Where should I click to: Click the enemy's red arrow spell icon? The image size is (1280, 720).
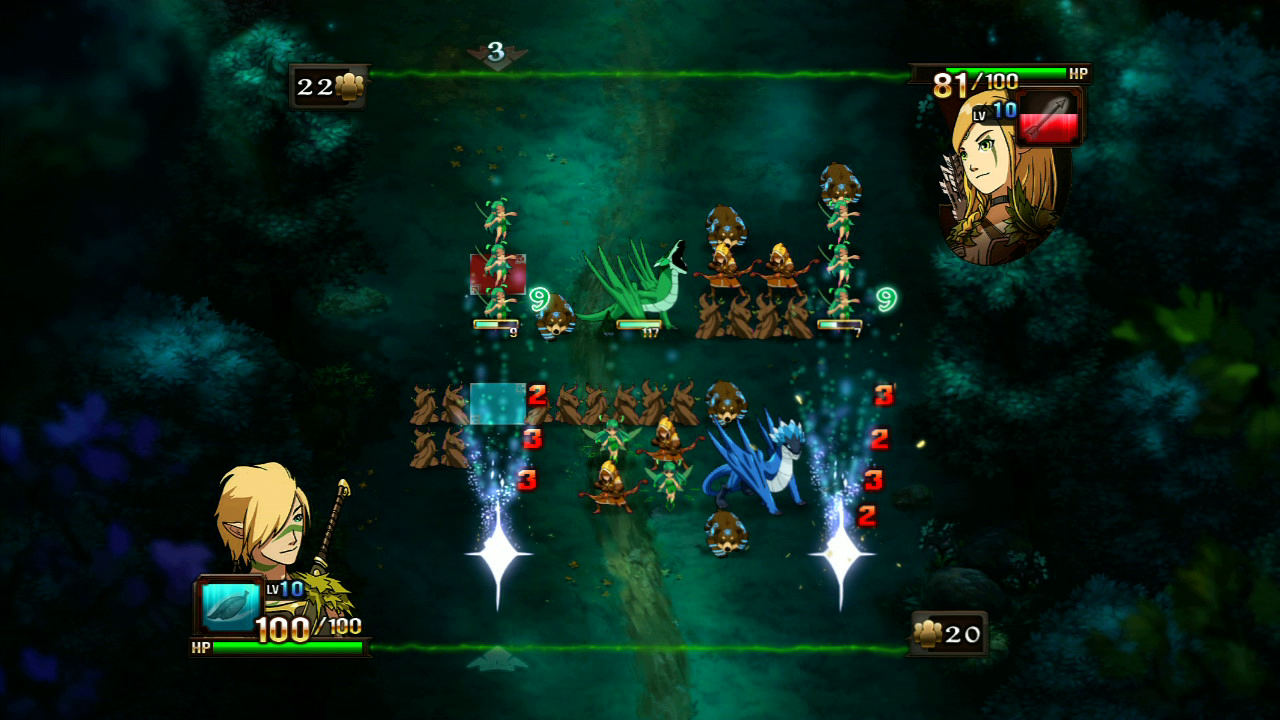(1049, 118)
